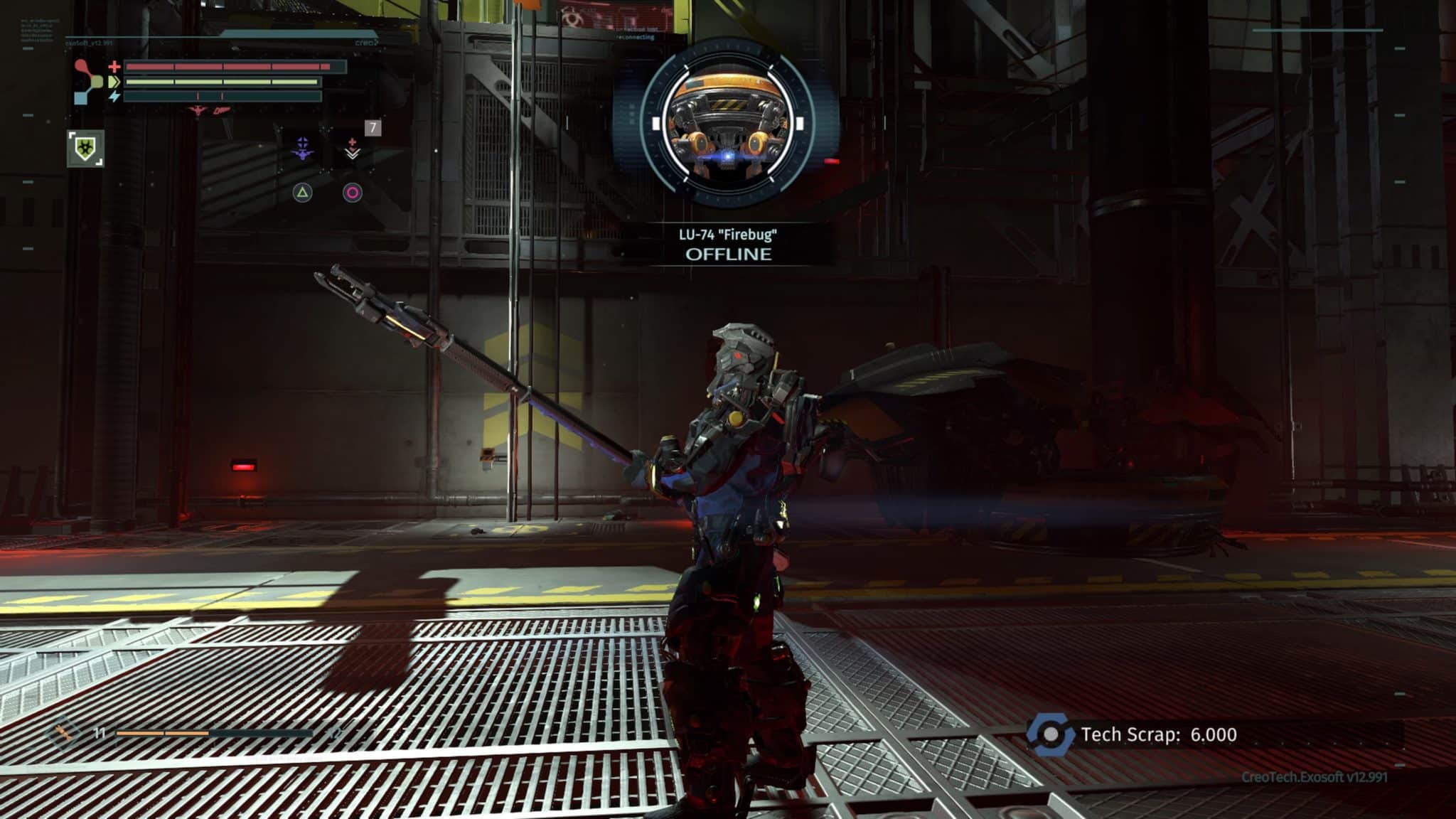Select the green biohazard shield icon
The width and height of the screenshot is (1456, 819).
click(x=85, y=149)
